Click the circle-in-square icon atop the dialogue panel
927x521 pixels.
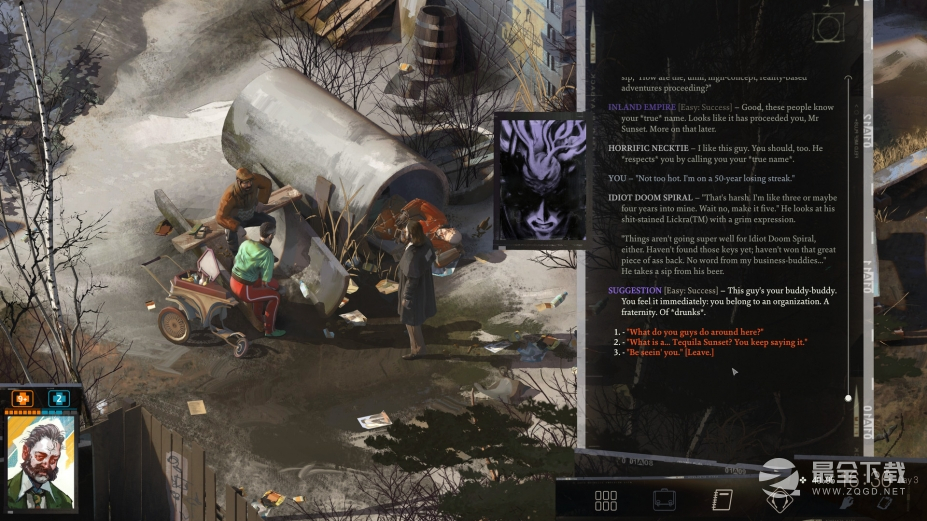tap(828, 27)
